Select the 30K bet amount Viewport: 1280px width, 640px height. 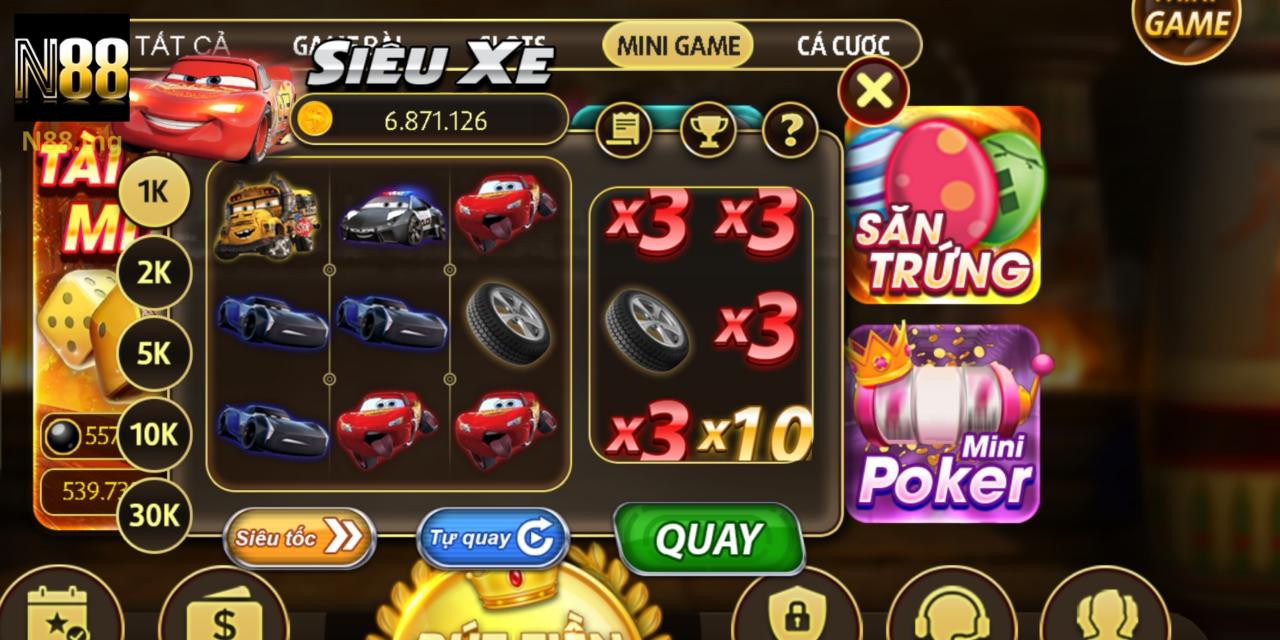pos(153,515)
